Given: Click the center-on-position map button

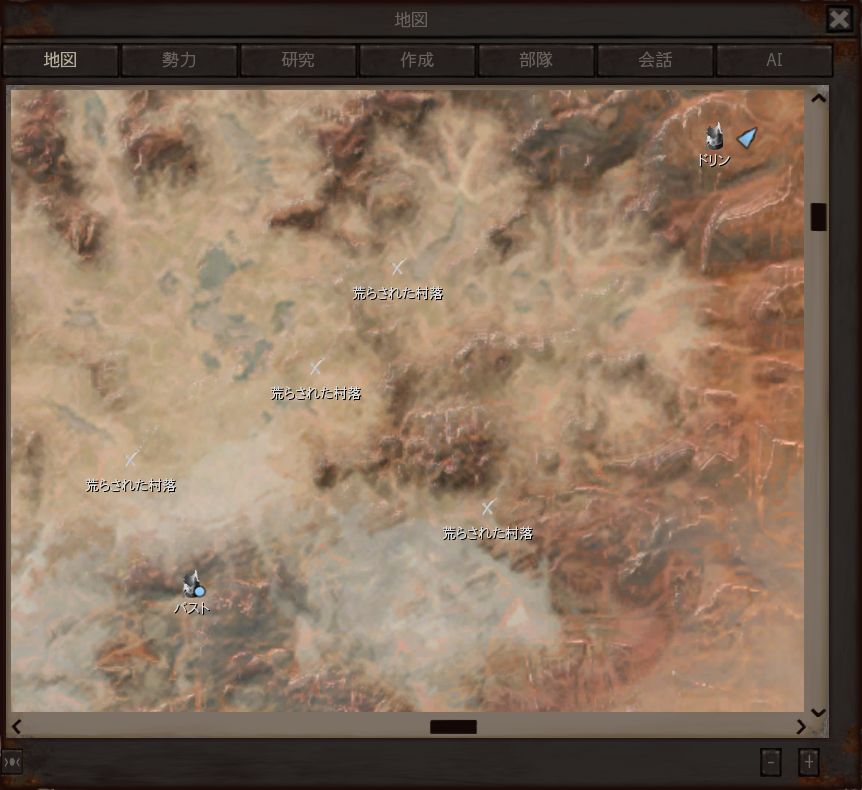Looking at the screenshot, I should (x=12, y=762).
